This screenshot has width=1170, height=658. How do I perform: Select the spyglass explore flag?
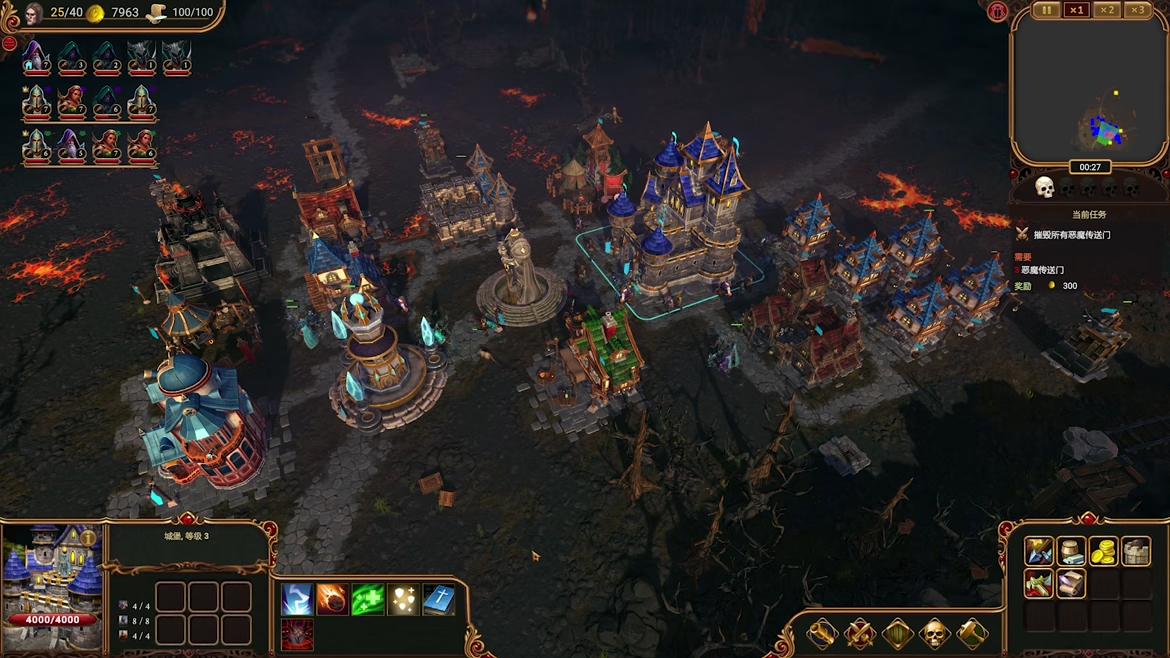pos(822,633)
